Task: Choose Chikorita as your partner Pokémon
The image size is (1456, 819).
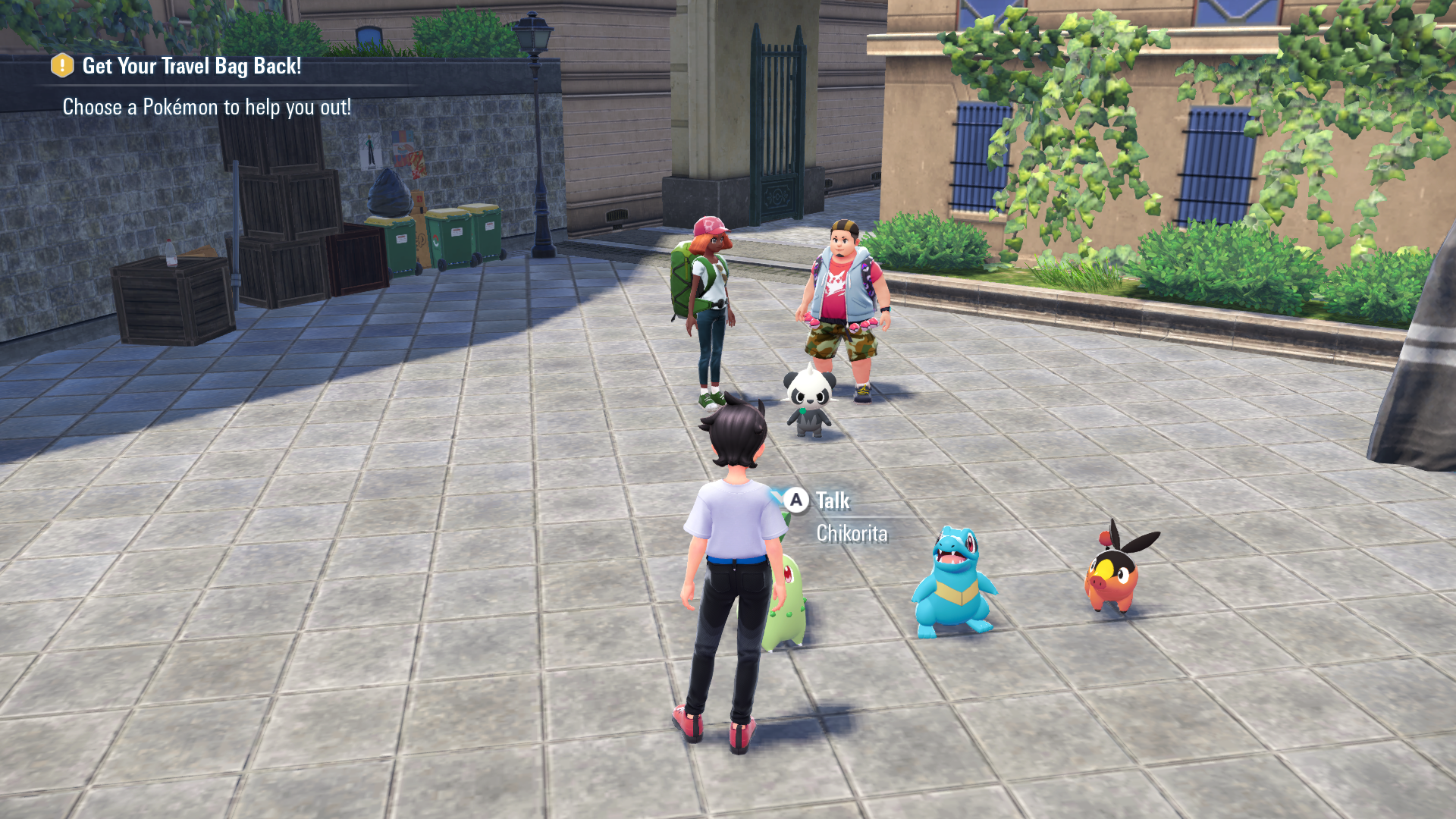Action: point(787,603)
